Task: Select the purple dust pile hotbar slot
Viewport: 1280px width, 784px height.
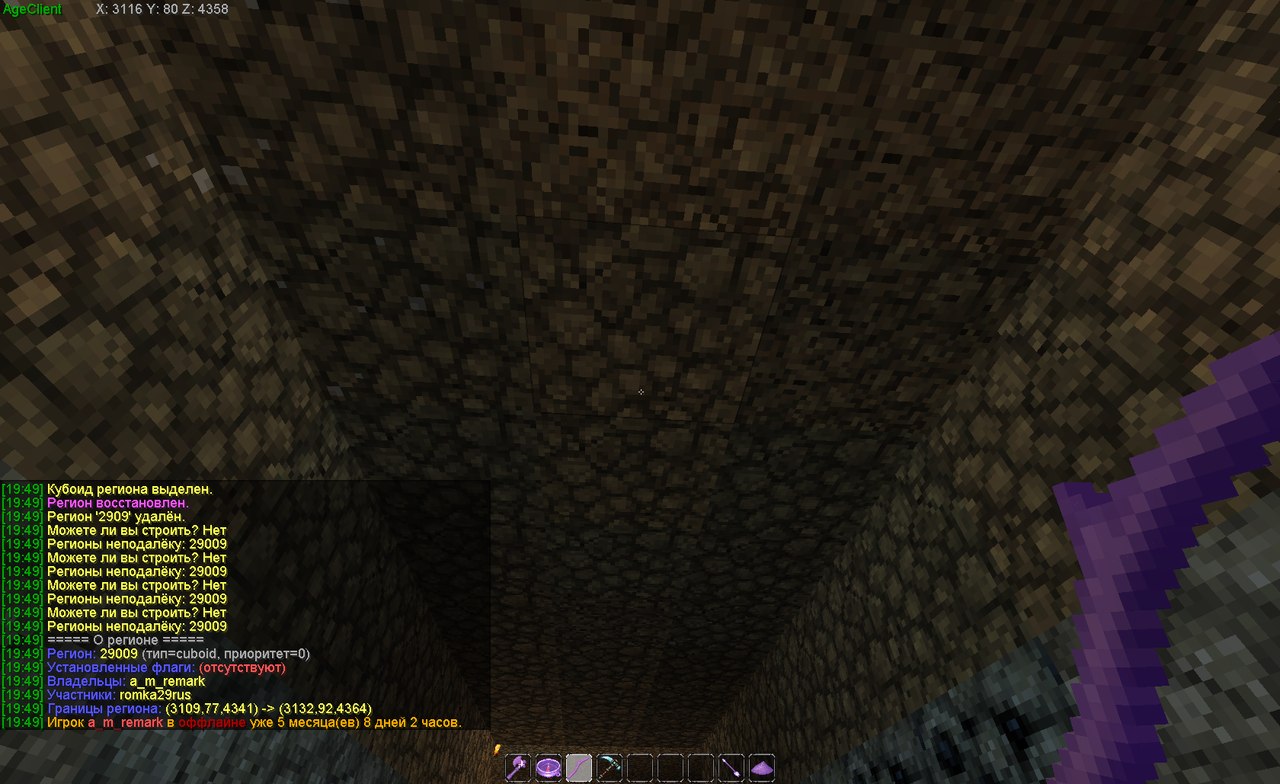Action: (762, 768)
